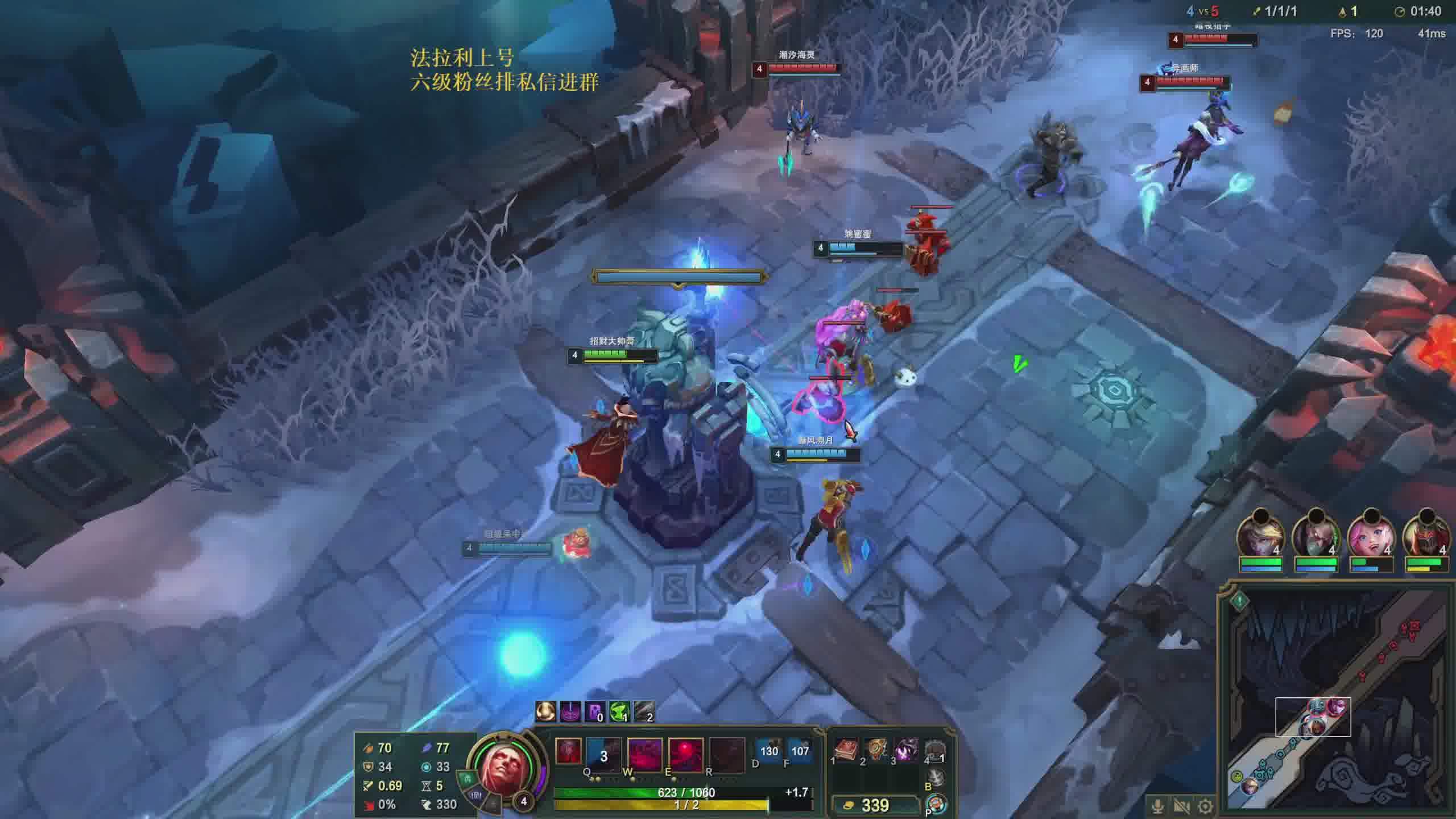Select the bearded ally champion portrait

tap(1316, 535)
